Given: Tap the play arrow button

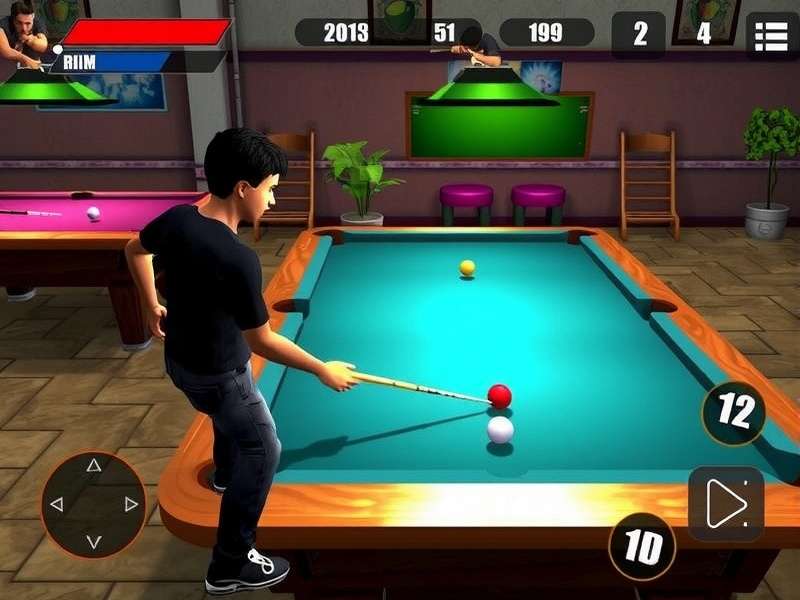Looking at the screenshot, I should (x=726, y=503).
